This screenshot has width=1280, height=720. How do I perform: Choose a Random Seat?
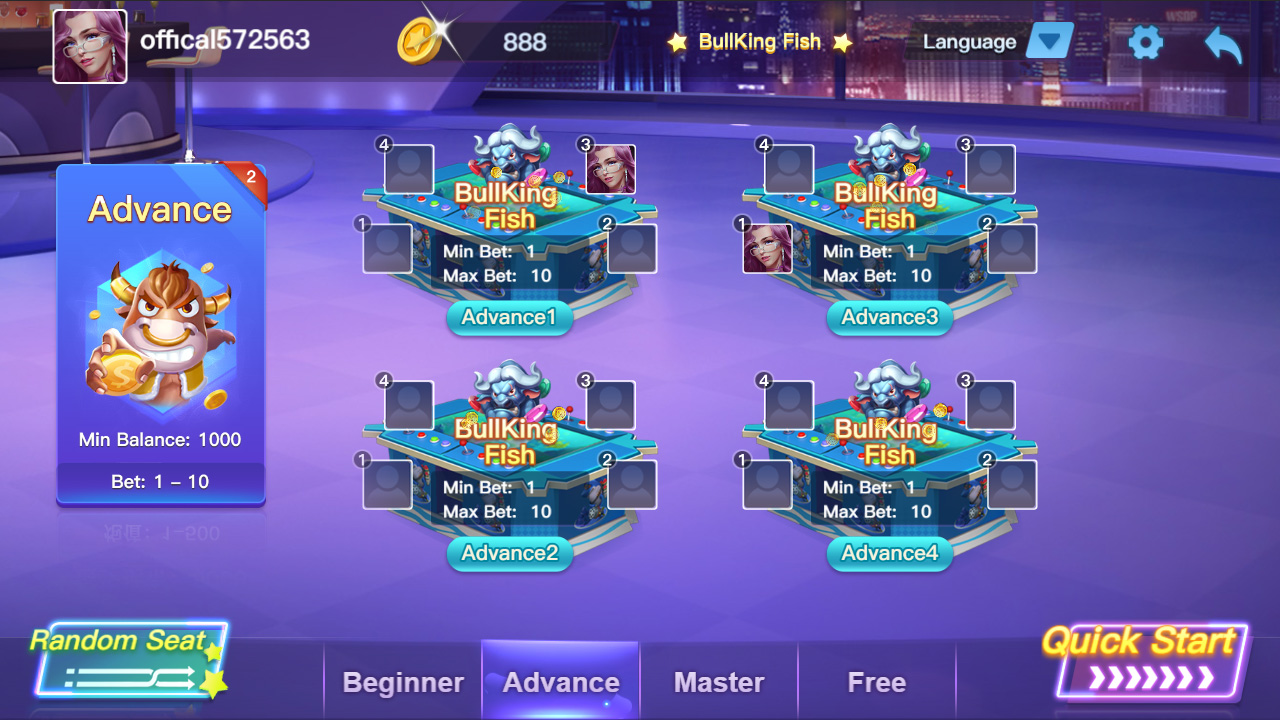125,660
